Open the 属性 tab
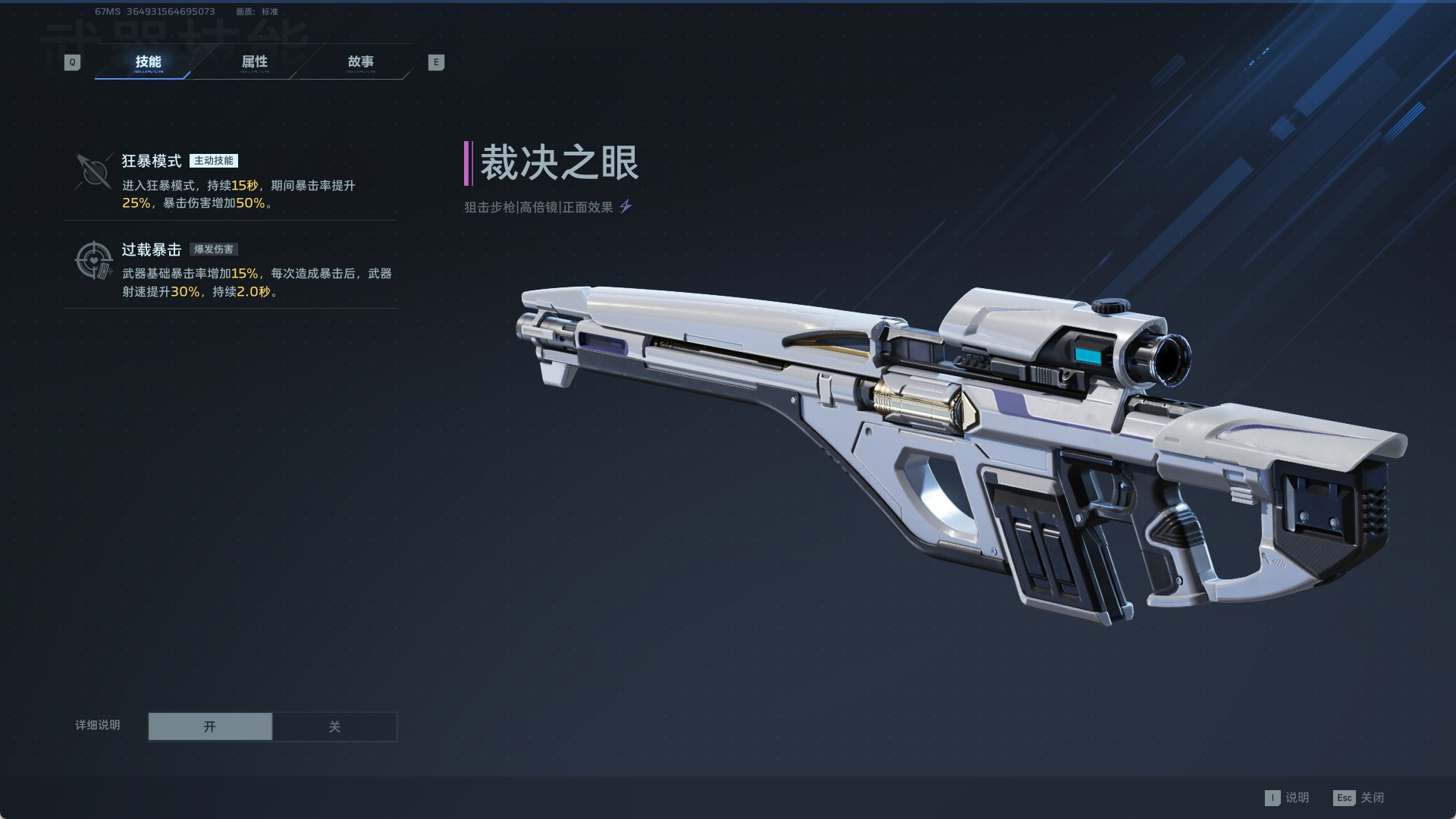The width and height of the screenshot is (1456, 819). click(255, 62)
